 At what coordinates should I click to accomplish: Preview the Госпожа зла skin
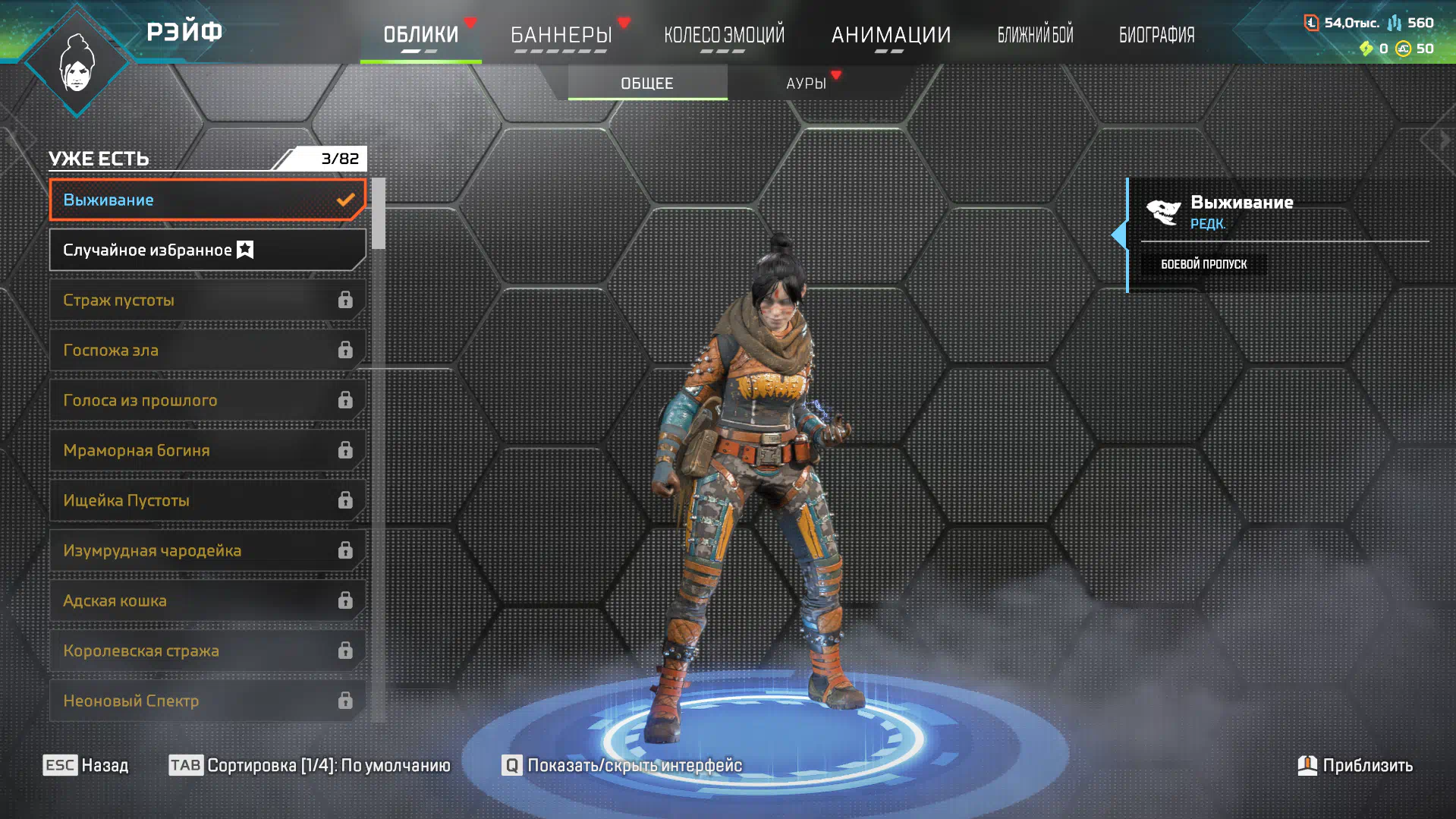[207, 350]
